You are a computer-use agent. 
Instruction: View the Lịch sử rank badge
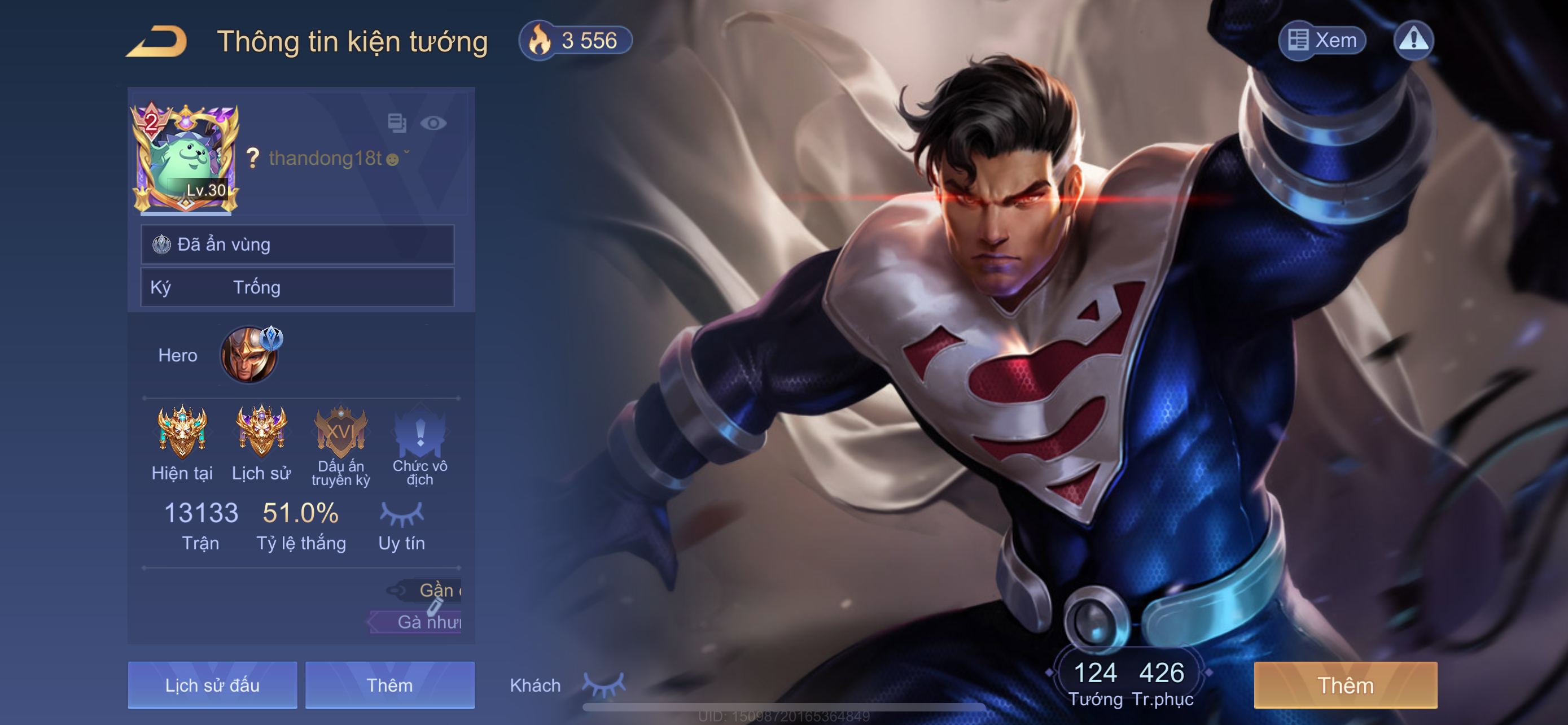click(x=261, y=431)
